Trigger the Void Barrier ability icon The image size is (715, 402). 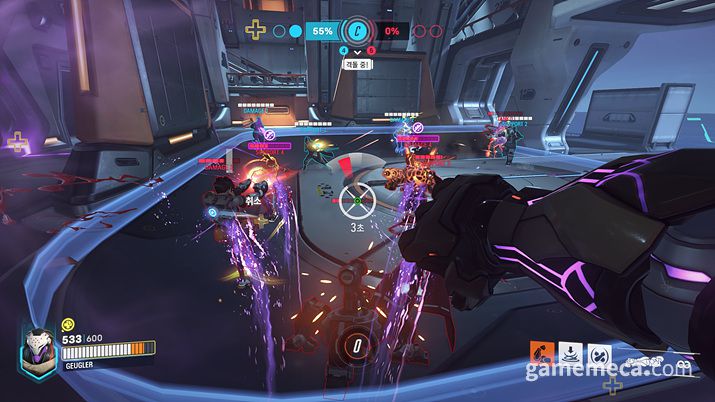(x=598, y=353)
